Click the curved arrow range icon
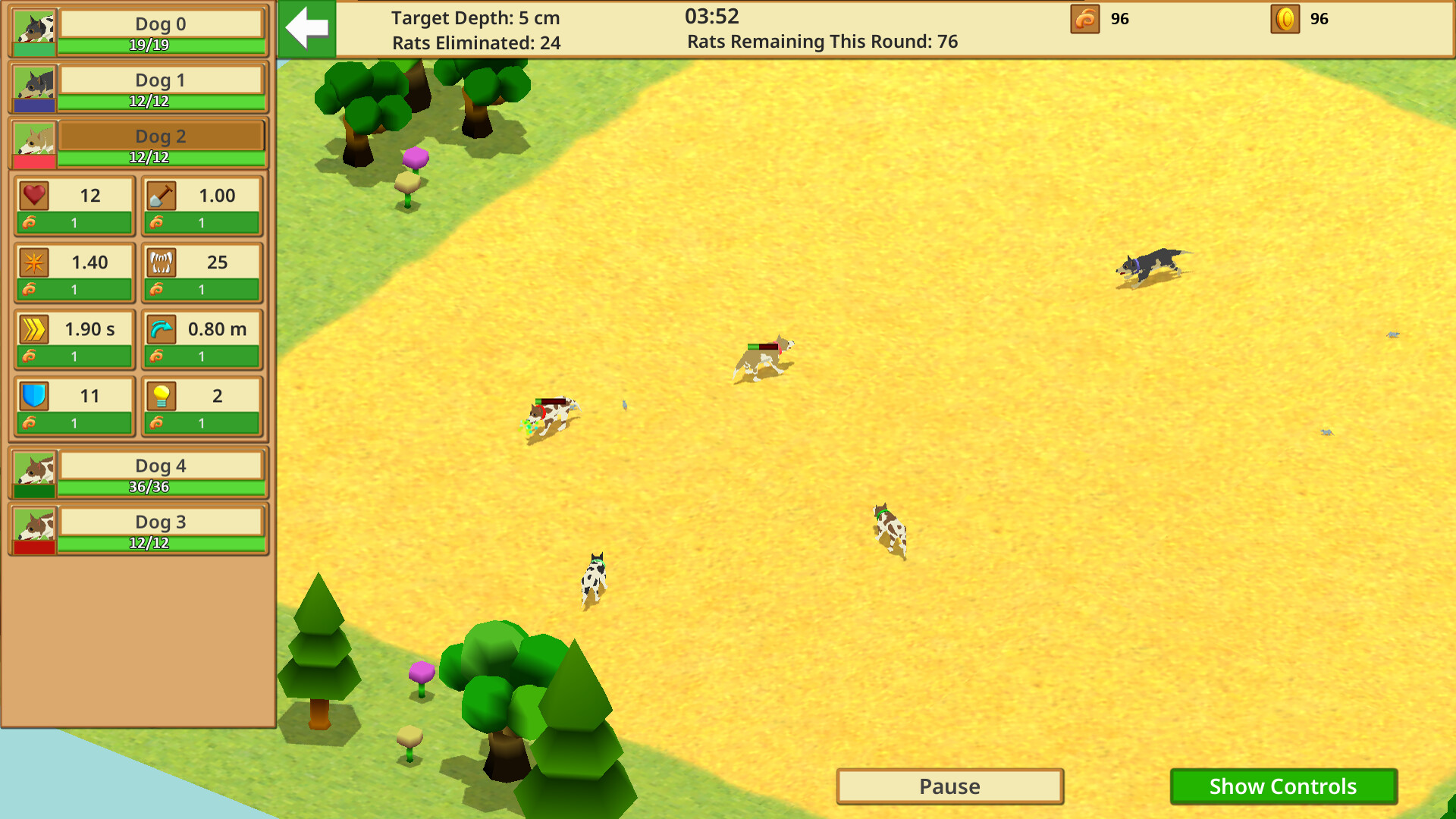1456x819 pixels. click(x=162, y=328)
